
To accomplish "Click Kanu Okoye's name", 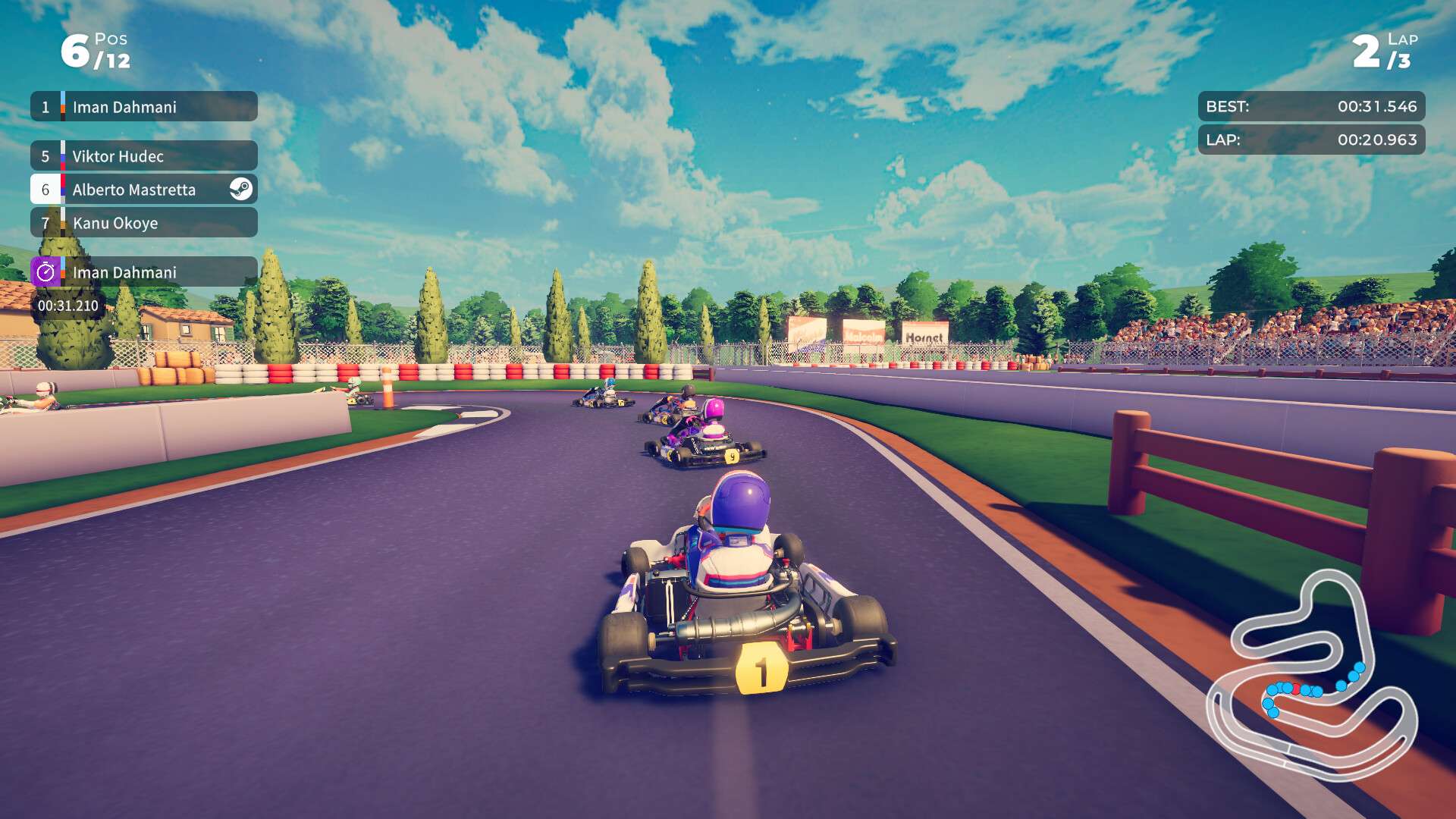I will [x=115, y=223].
